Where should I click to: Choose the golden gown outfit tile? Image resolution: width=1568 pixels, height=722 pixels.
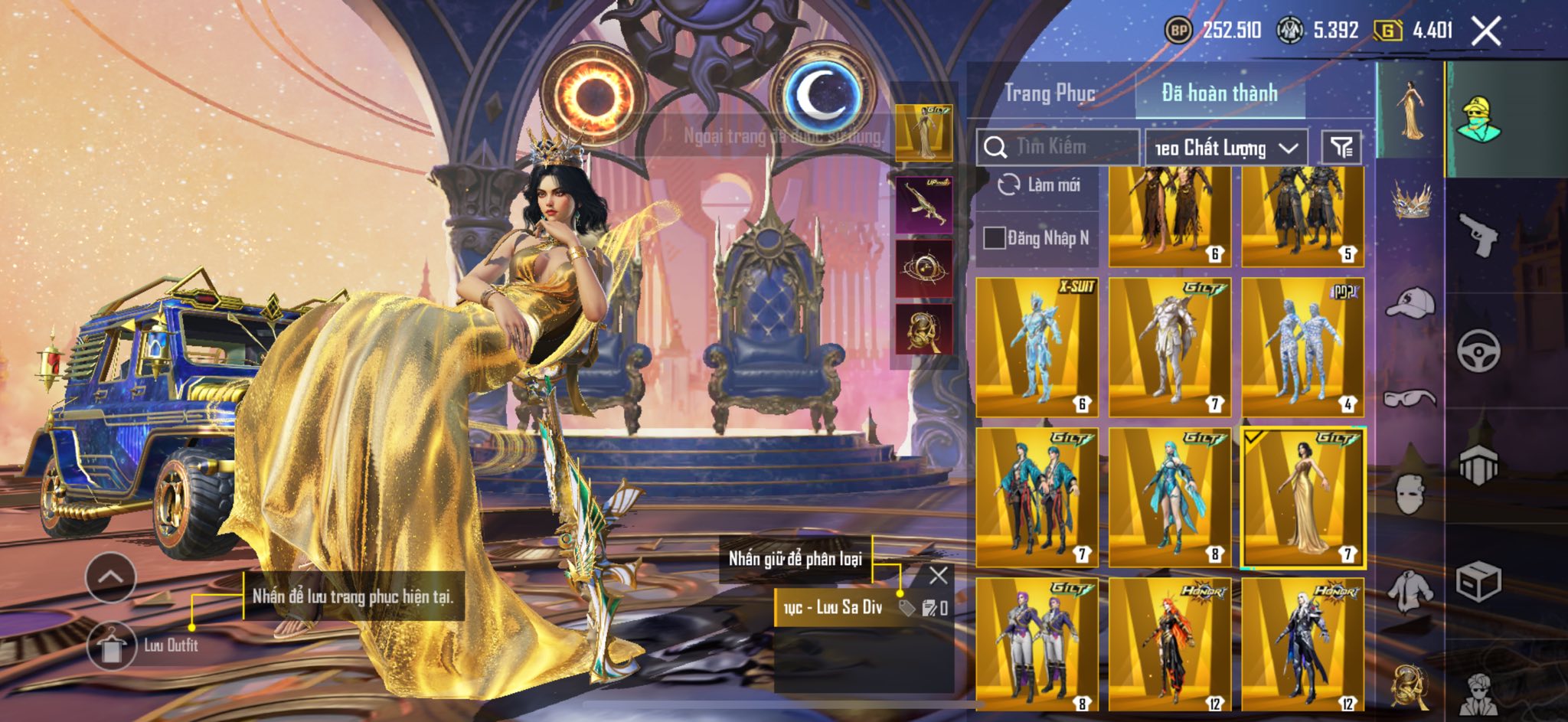tap(1302, 498)
